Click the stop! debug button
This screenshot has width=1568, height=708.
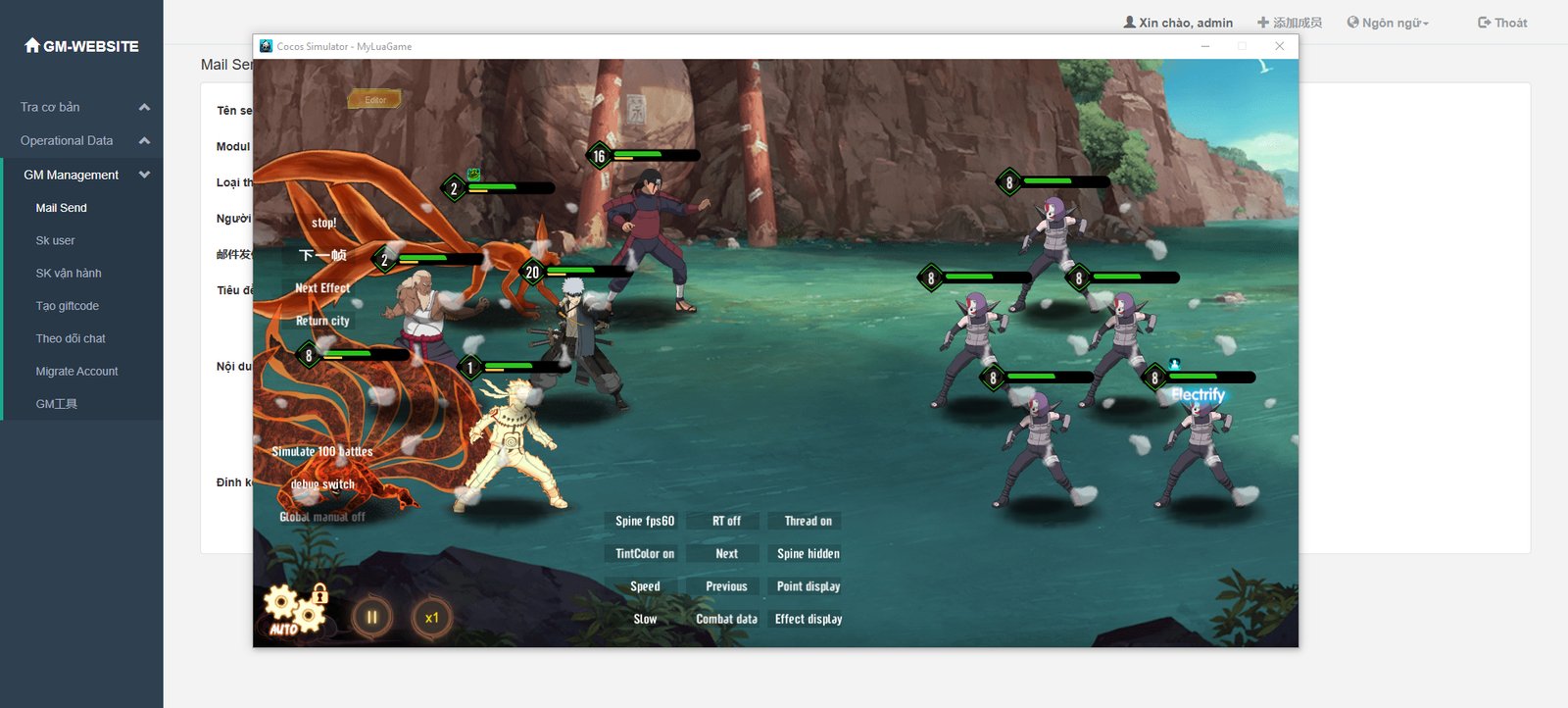(323, 224)
